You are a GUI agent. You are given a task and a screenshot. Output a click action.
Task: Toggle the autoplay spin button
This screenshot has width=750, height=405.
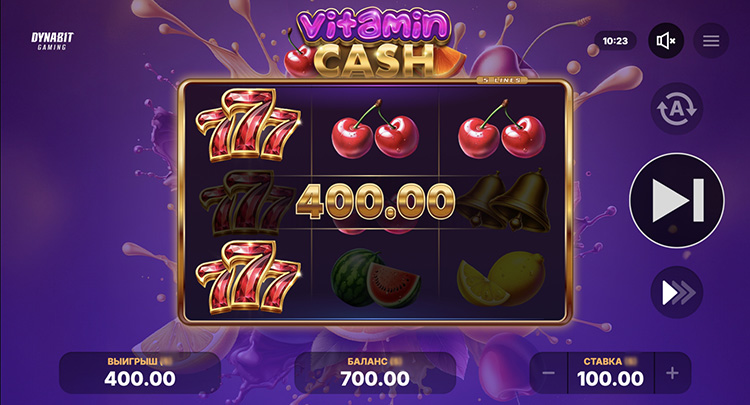pyautogui.click(x=677, y=109)
